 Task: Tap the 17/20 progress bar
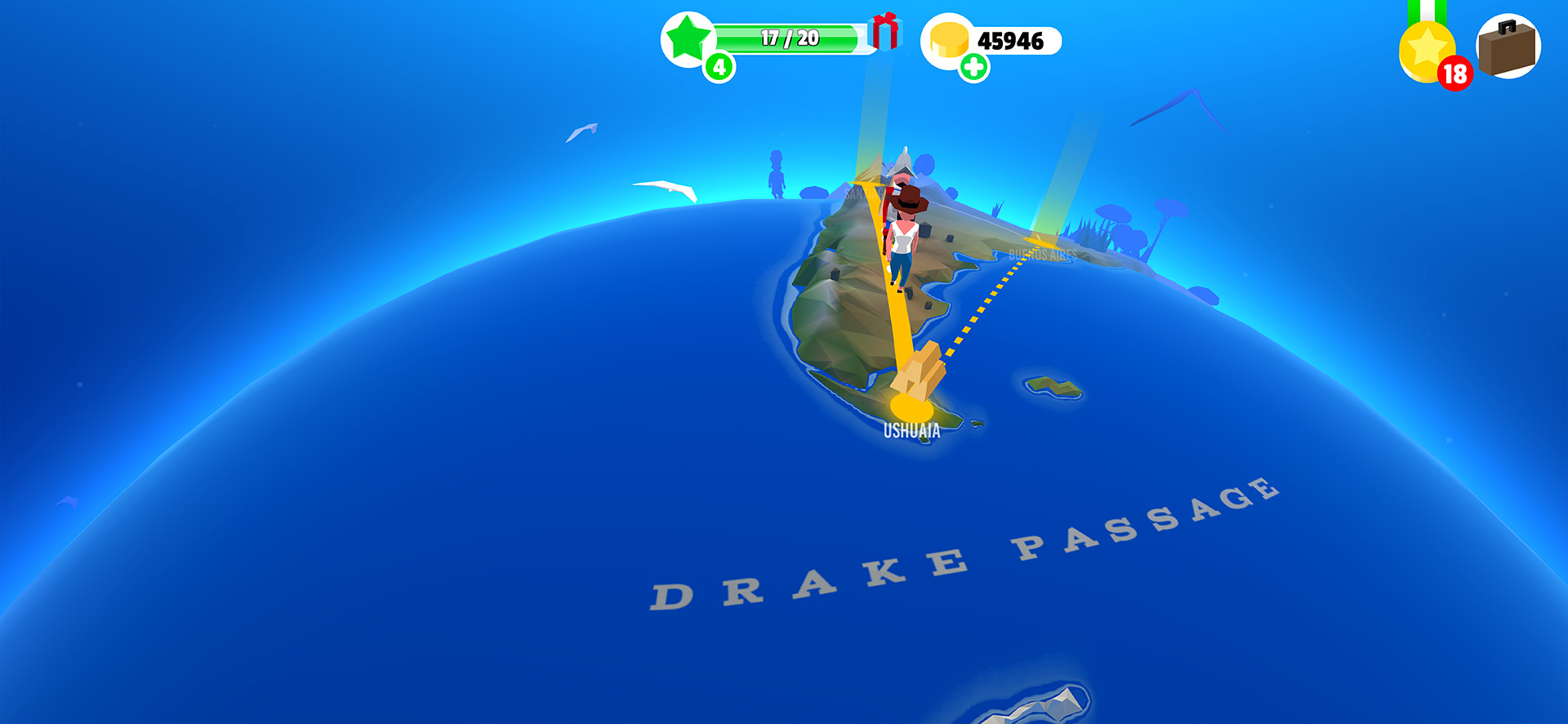[x=788, y=36]
